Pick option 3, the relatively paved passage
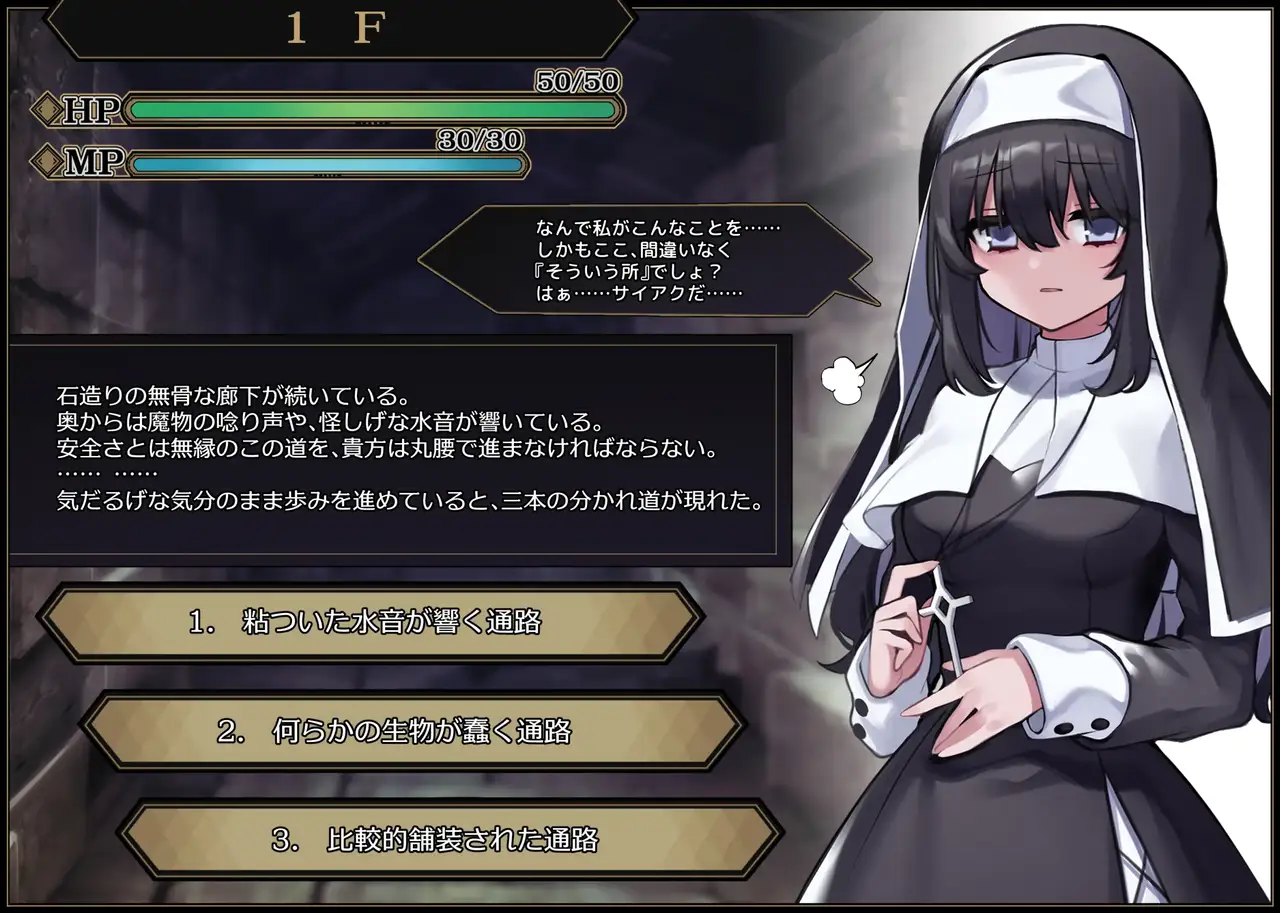Screen dimensions: 1280x913 pos(450,839)
